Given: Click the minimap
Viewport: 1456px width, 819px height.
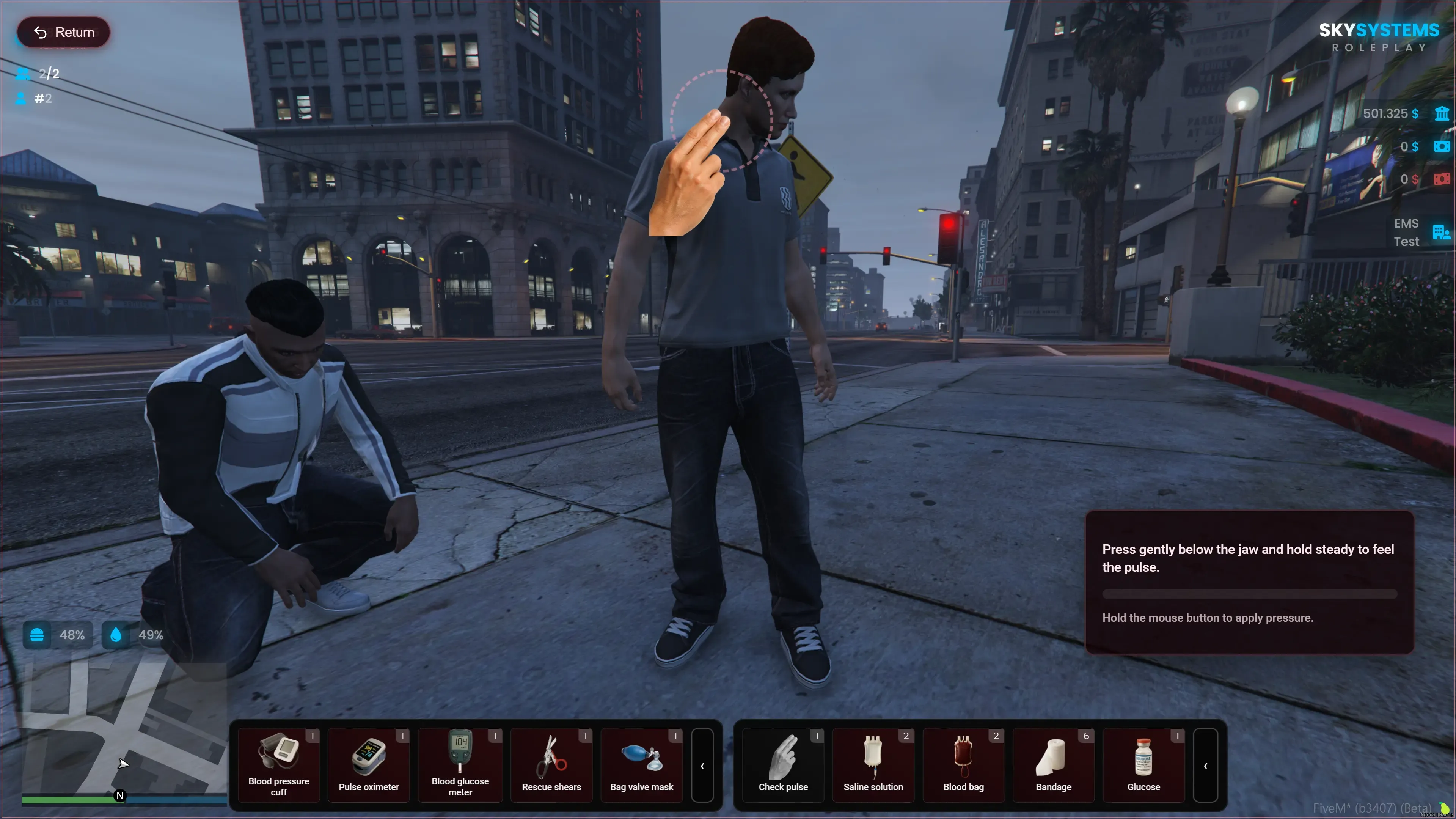Looking at the screenshot, I should tap(124, 729).
